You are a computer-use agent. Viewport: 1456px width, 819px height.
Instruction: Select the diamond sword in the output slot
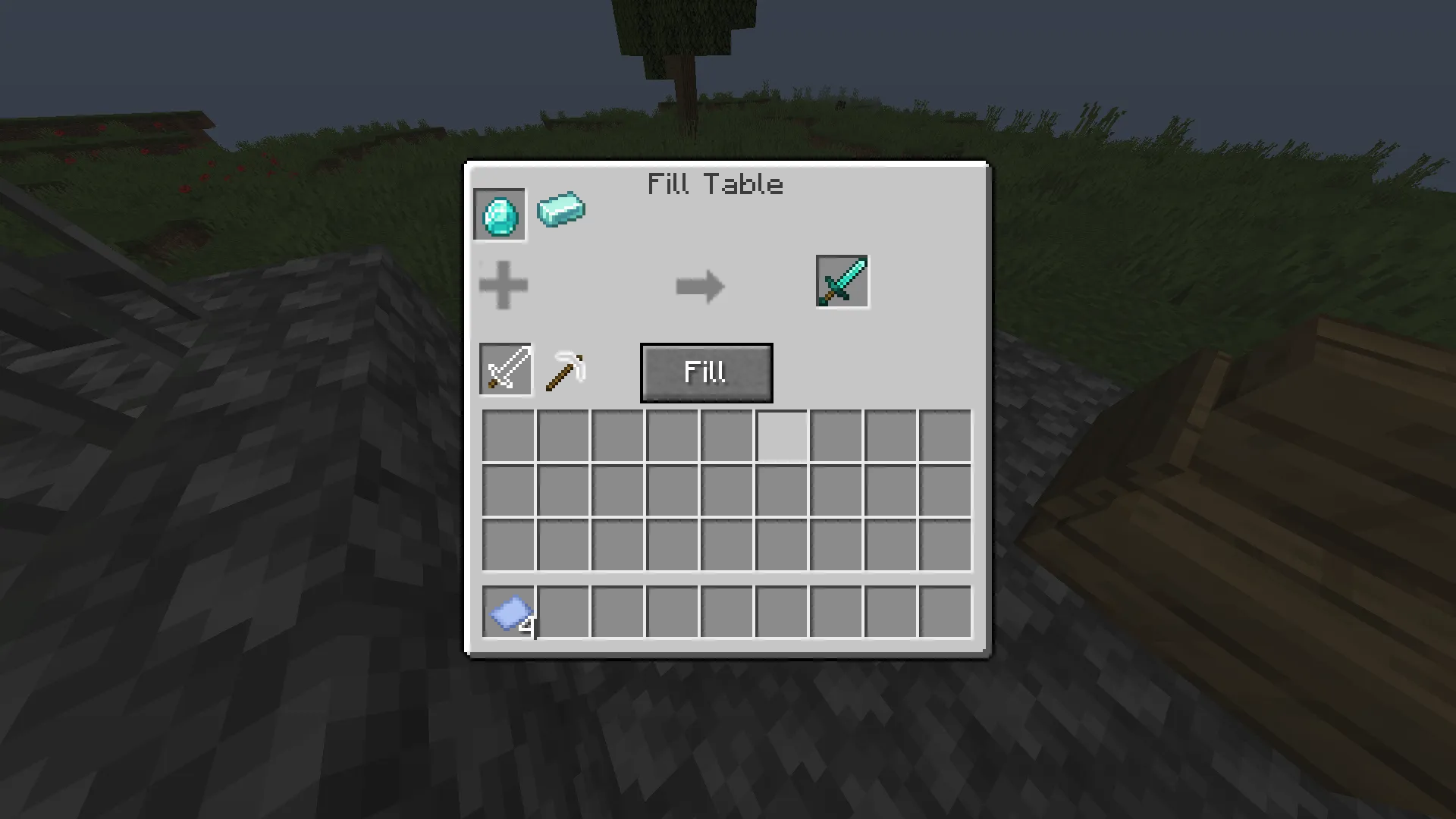click(x=842, y=282)
